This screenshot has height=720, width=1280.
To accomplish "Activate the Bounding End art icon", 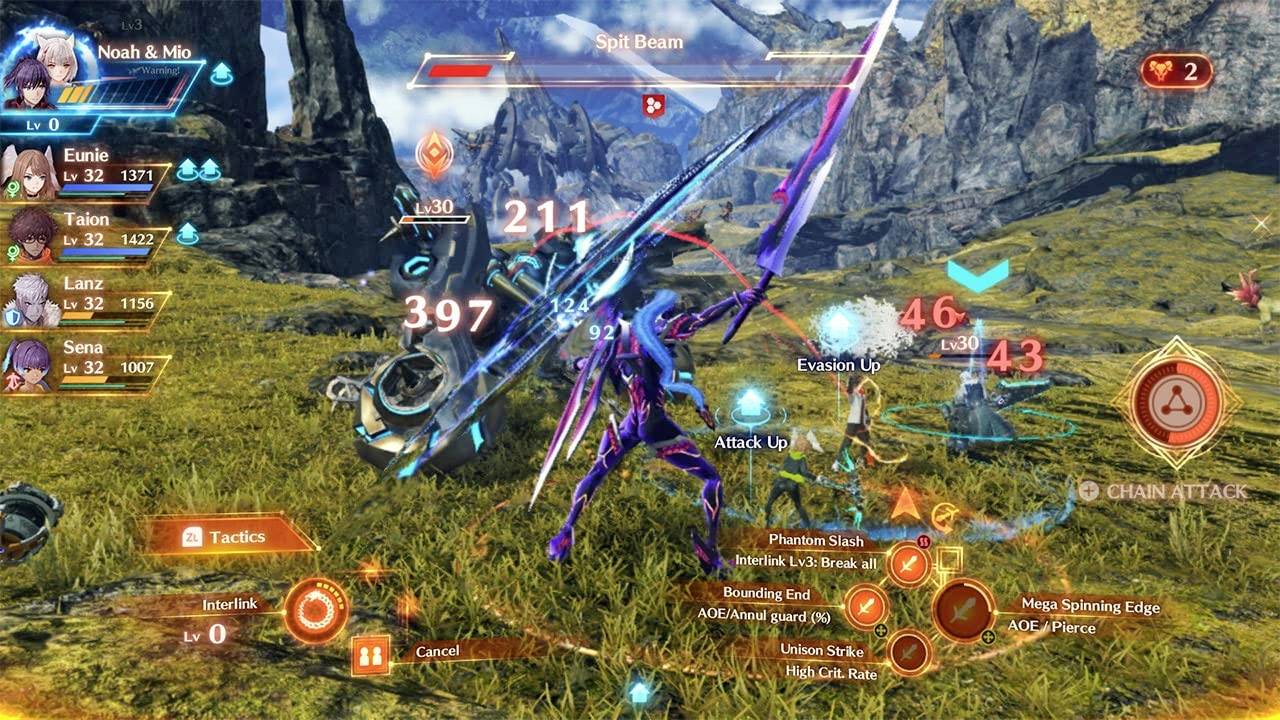I will tap(868, 605).
